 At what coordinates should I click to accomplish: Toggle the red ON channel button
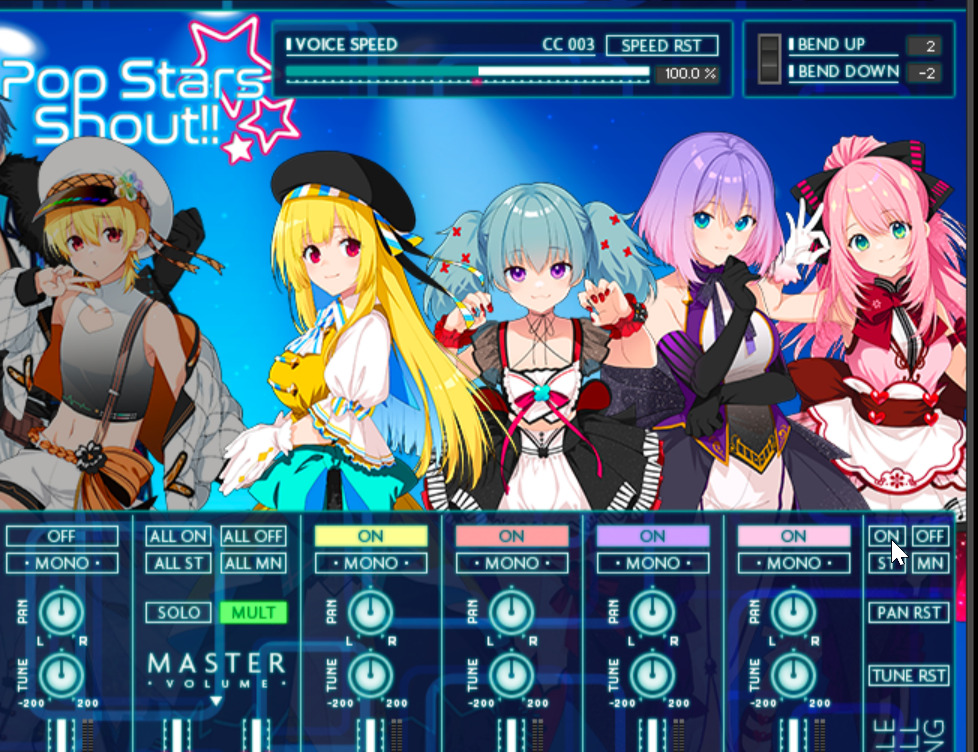pyautogui.click(x=511, y=536)
